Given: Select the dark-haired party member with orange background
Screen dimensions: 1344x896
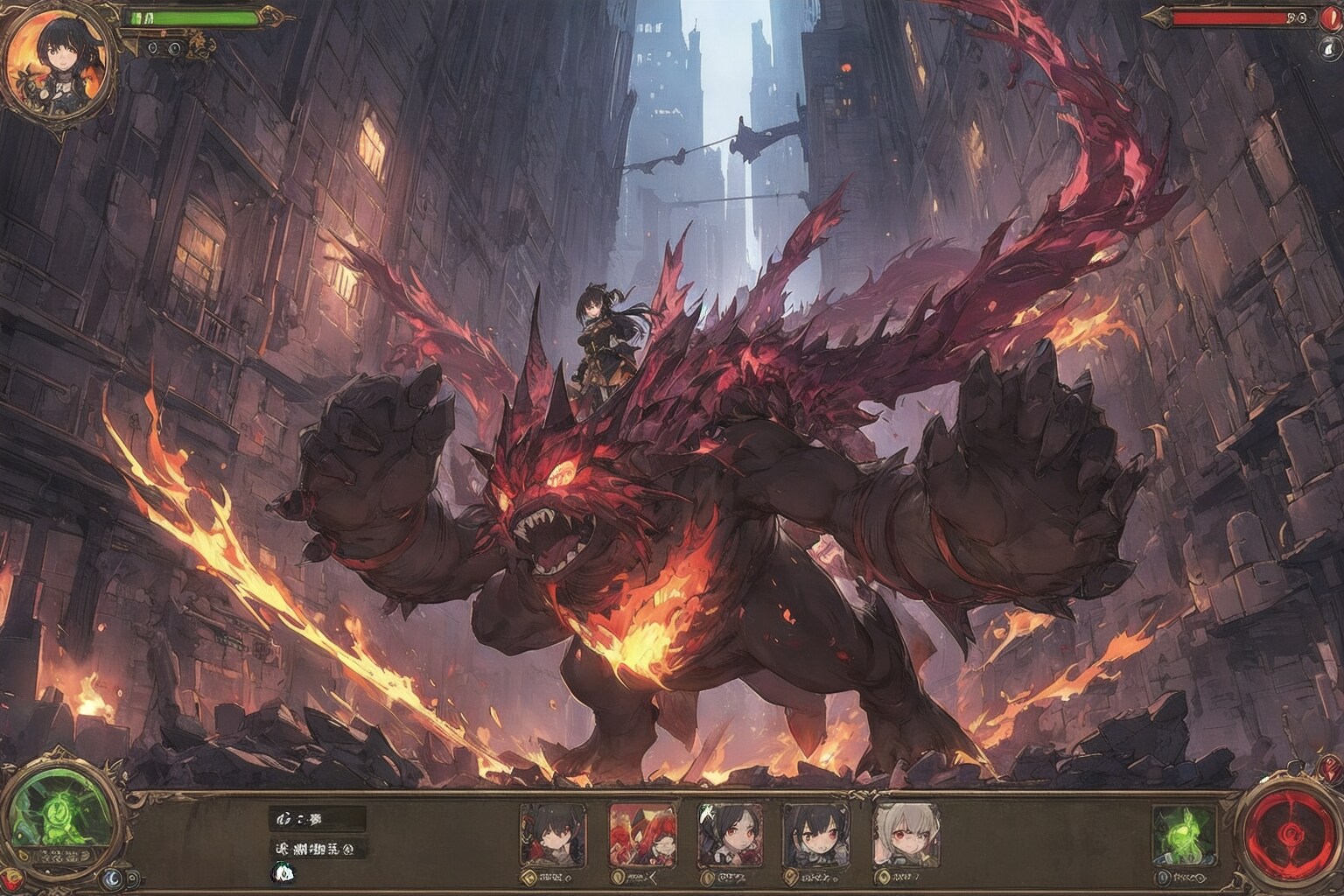Looking at the screenshot, I should 550,836.
